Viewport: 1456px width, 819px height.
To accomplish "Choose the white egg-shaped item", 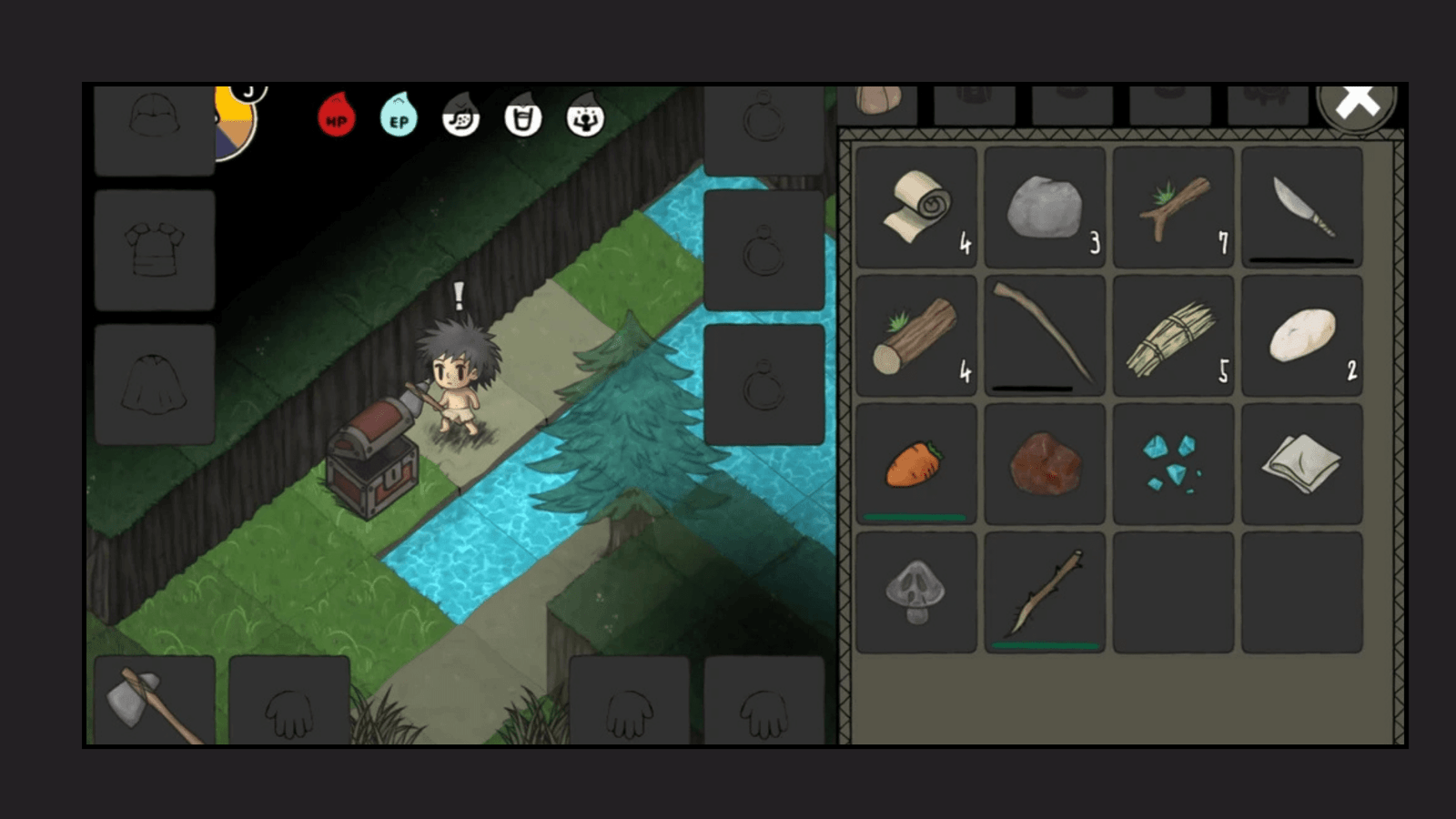I will tap(1301, 336).
